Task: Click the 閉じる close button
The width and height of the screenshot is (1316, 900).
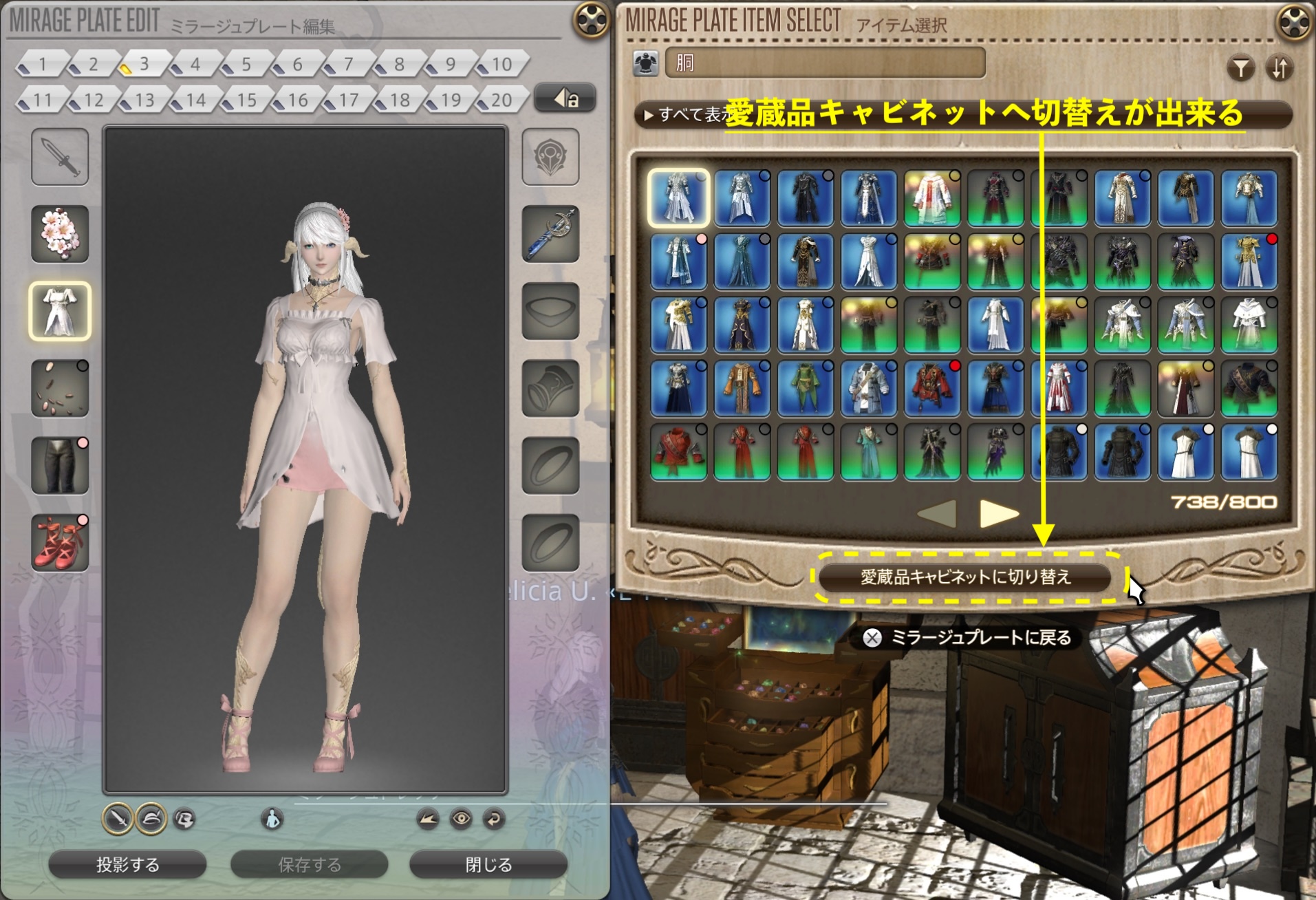Action: tap(488, 864)
